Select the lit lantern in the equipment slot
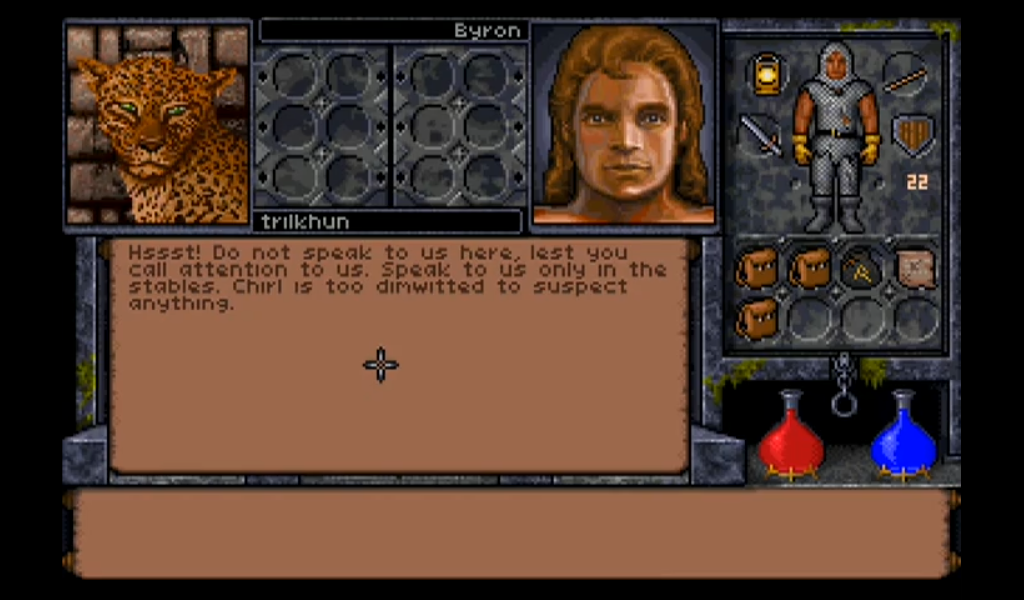Screen dimensions: 1024x600 coord(767,74)
